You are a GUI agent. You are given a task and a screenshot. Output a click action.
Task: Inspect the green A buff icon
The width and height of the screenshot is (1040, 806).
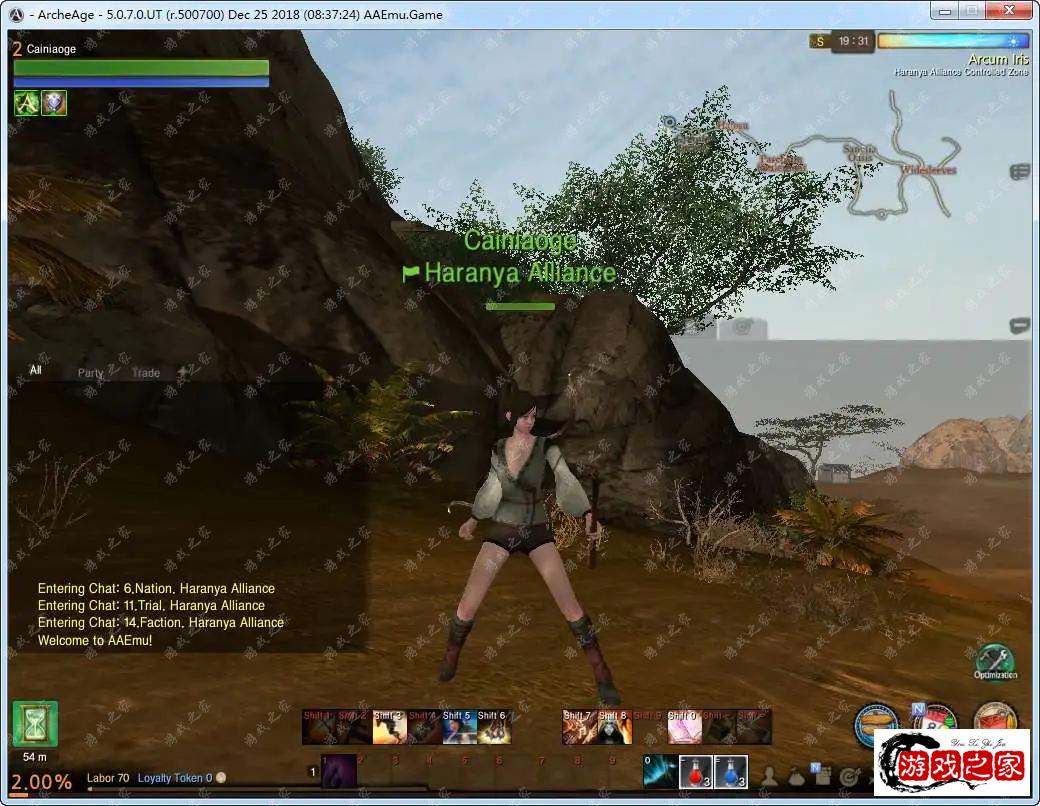point(26,103)
